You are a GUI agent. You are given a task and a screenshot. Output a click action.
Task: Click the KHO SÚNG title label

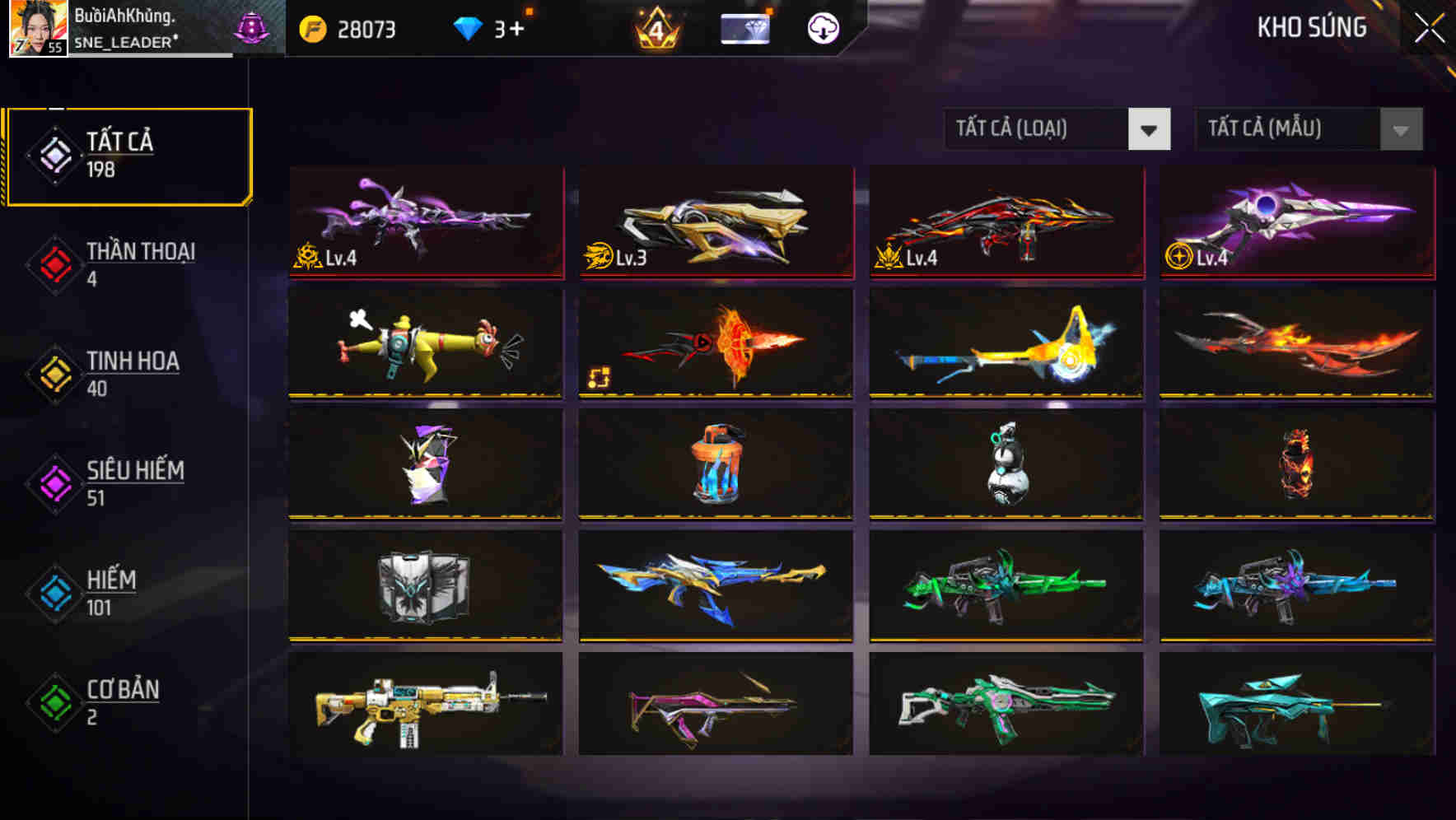(1311, 28)
